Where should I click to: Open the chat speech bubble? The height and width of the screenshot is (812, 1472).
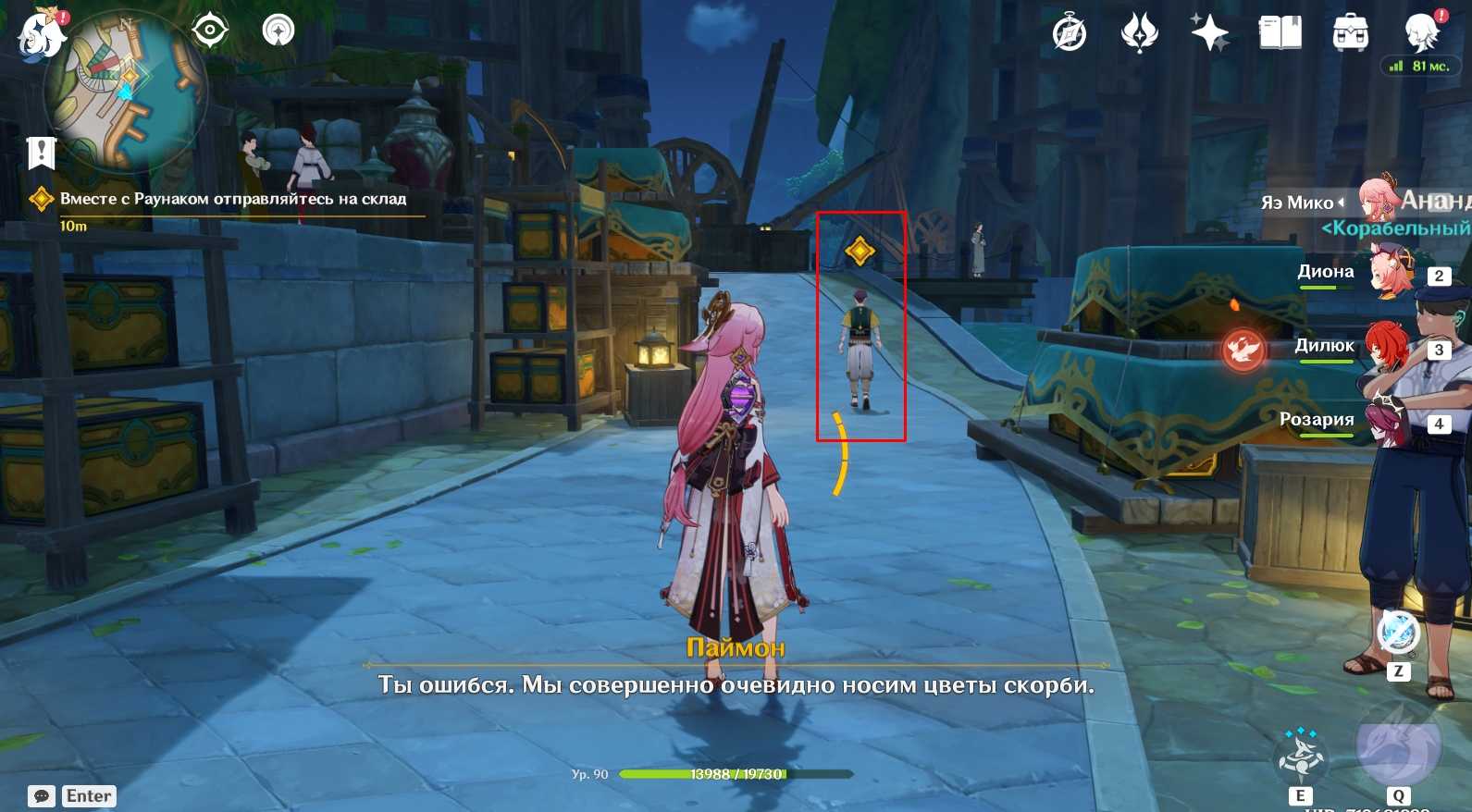click(42, 796)
